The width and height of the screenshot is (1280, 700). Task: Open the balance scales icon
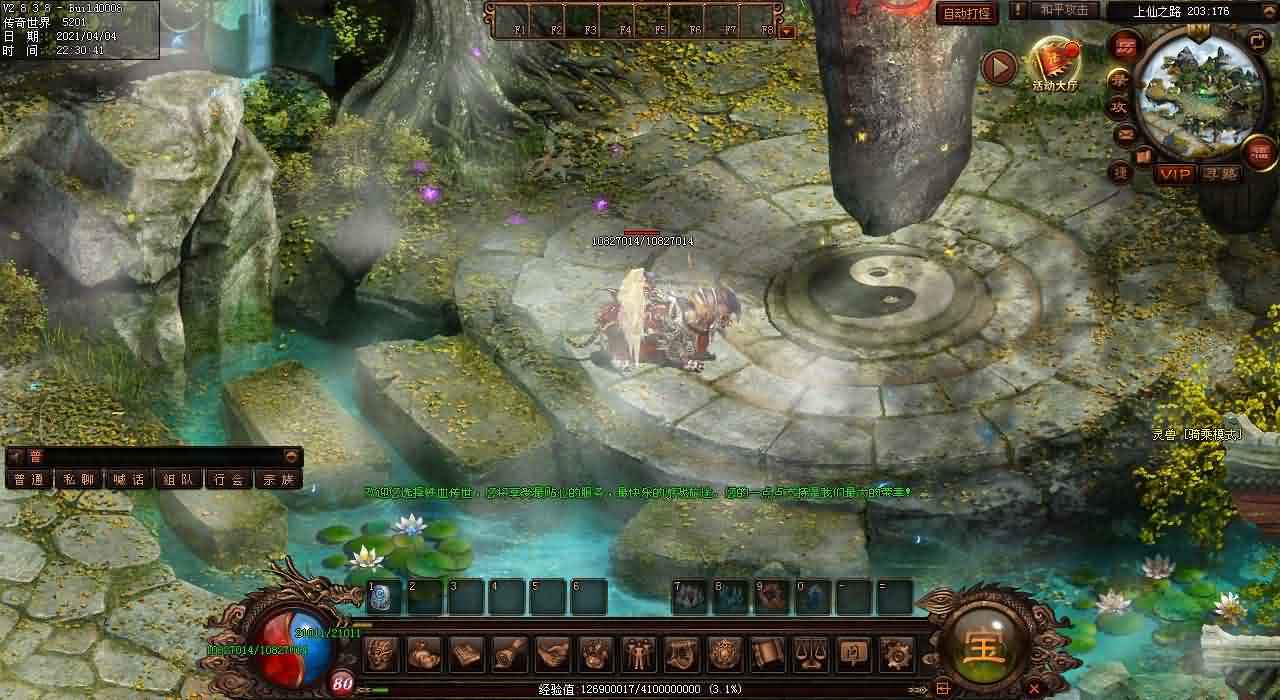pos(809,654)
